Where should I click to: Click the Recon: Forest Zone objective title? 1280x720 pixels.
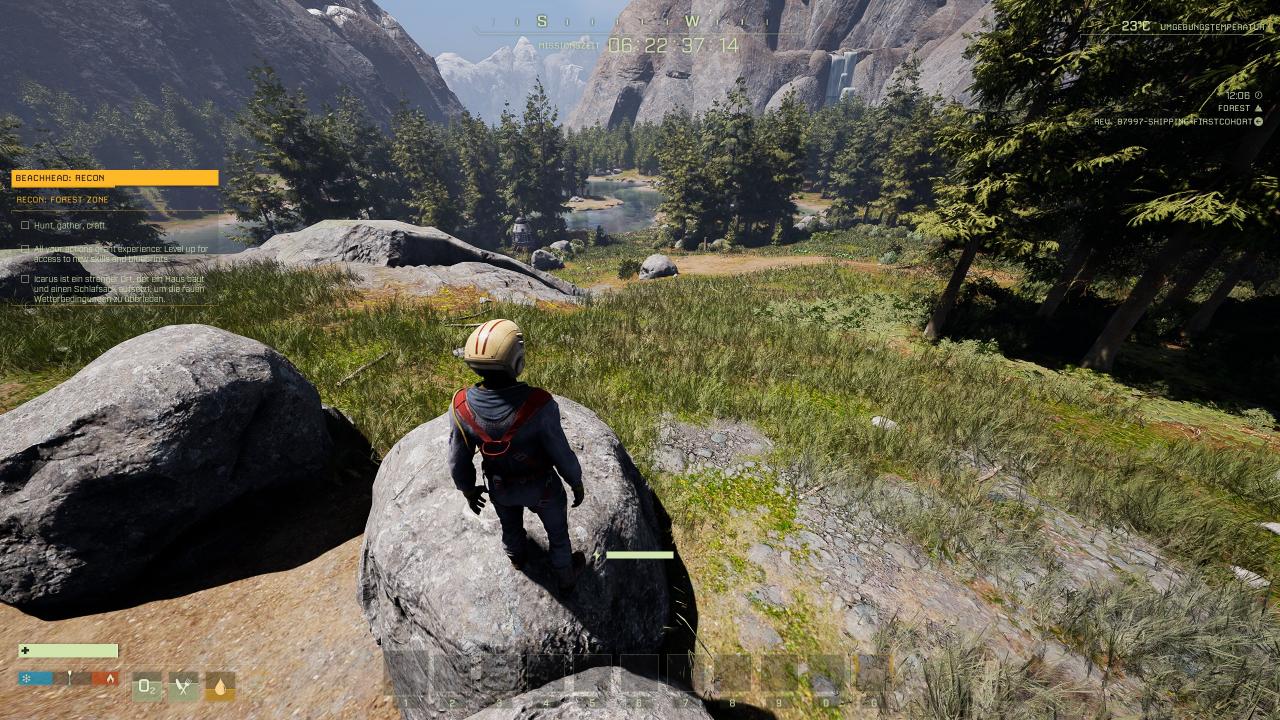62,200
